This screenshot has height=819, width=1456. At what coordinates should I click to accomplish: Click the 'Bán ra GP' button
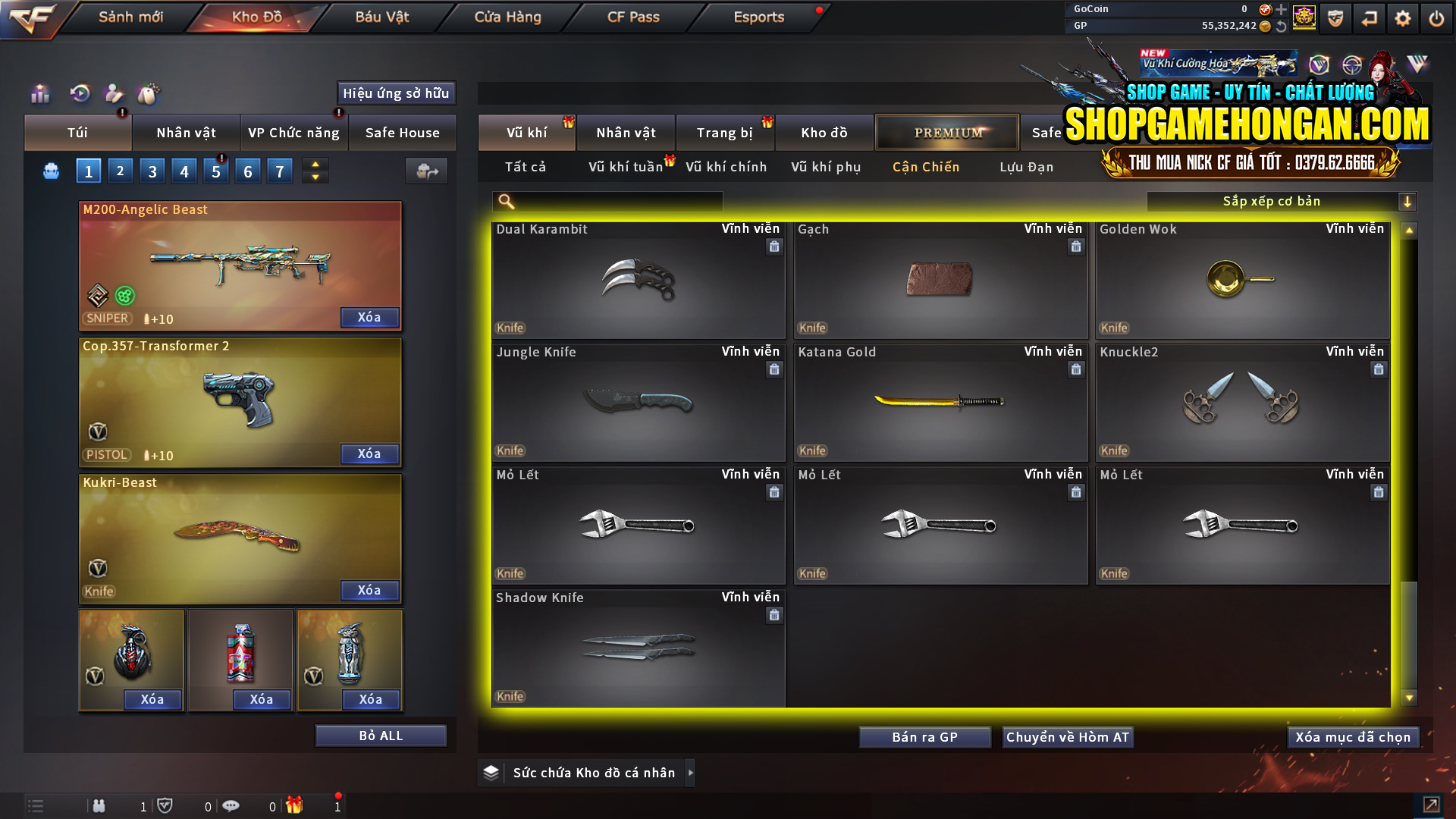pos(924,736)
